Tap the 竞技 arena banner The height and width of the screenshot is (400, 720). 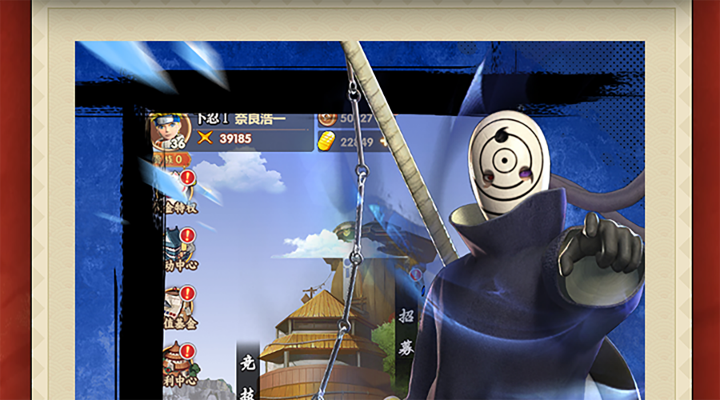tap(248, 378)
